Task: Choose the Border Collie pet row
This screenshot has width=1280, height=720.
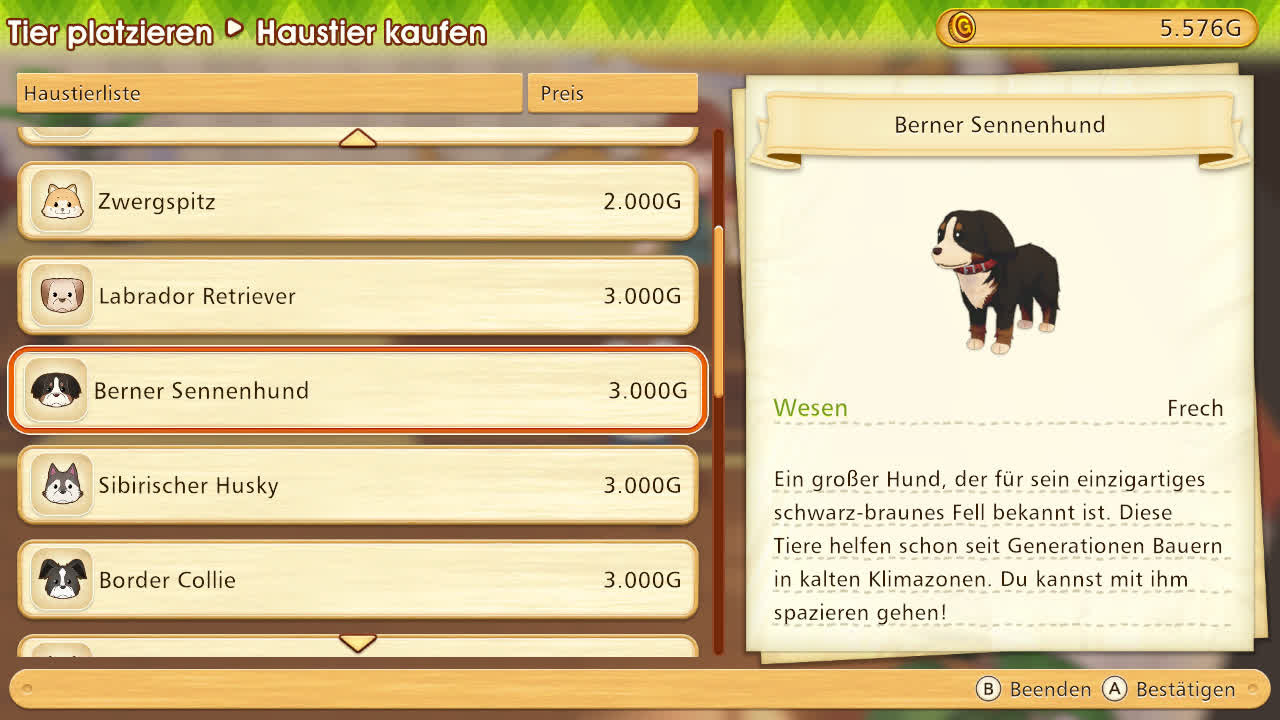Action: (357, 579)
